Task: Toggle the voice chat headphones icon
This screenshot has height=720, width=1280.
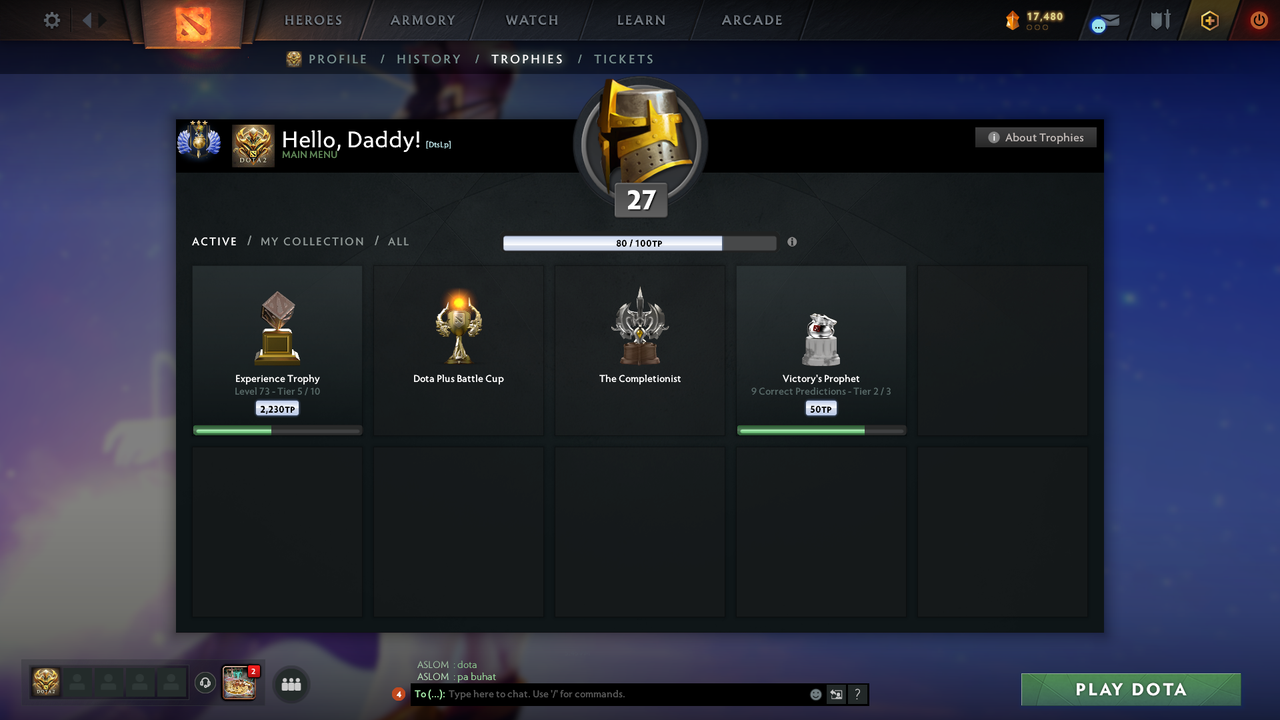Action: point(206,683)
